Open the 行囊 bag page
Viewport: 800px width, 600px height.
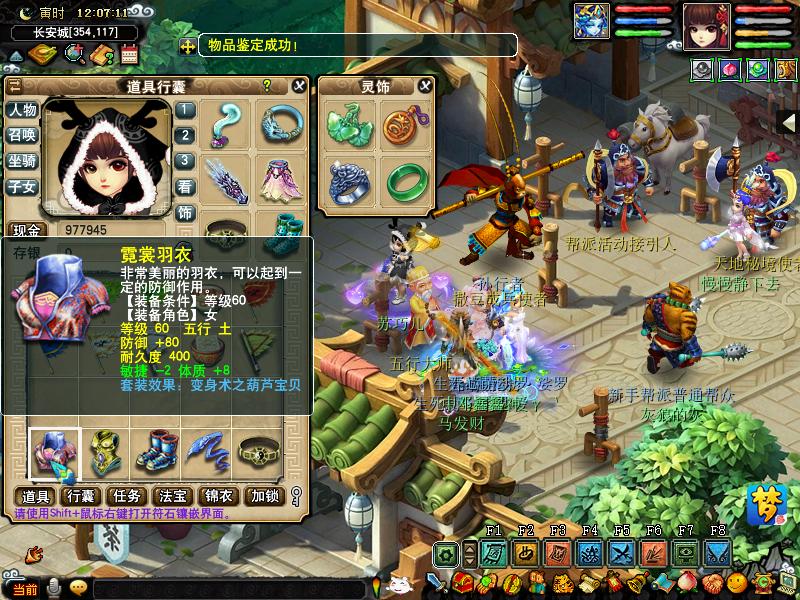click(x=80, y=496)
